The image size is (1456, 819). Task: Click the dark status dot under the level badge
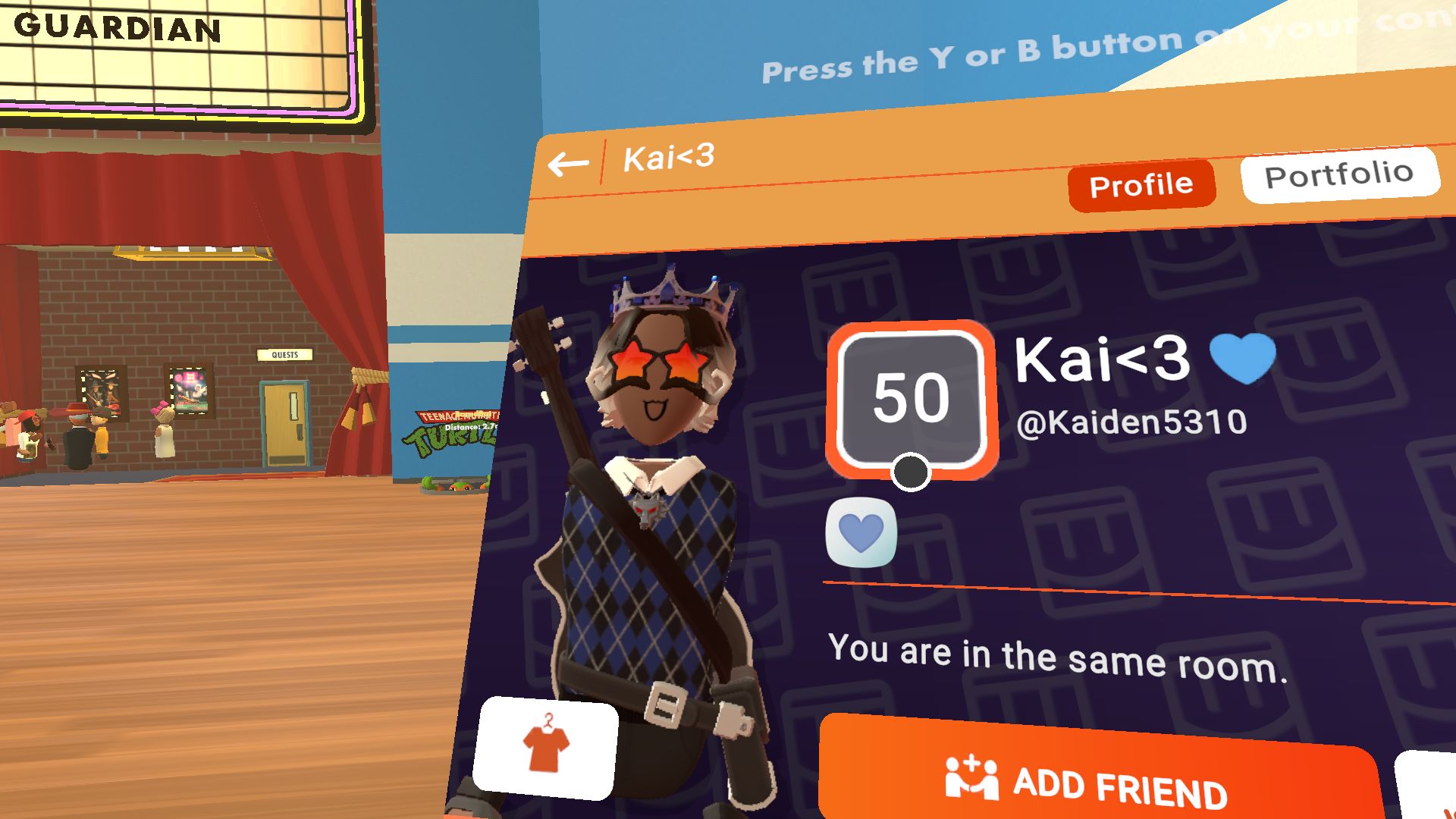tap(909, 472)
